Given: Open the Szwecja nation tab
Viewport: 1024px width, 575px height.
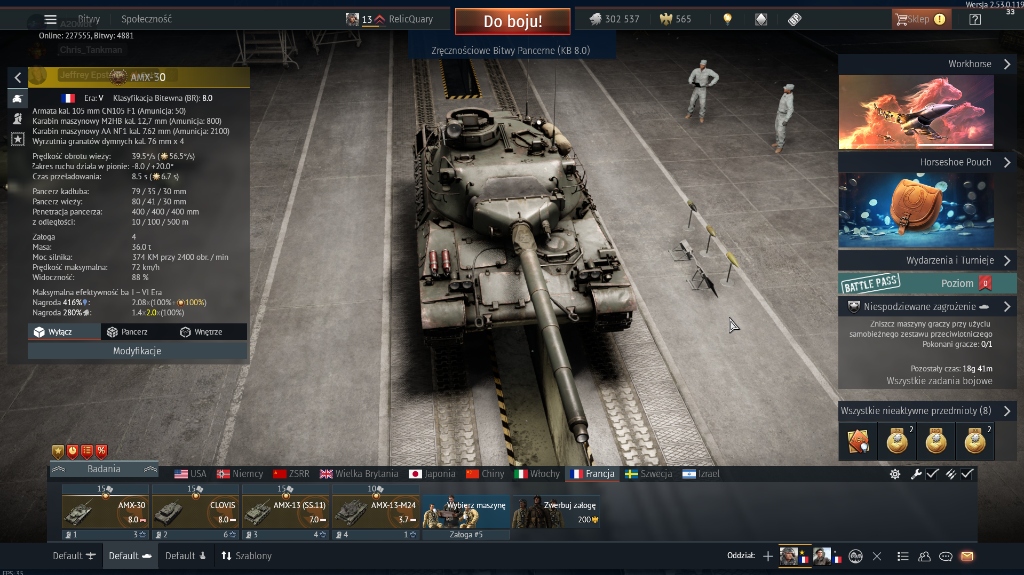Looking at the screenshot, I should 648,474.
